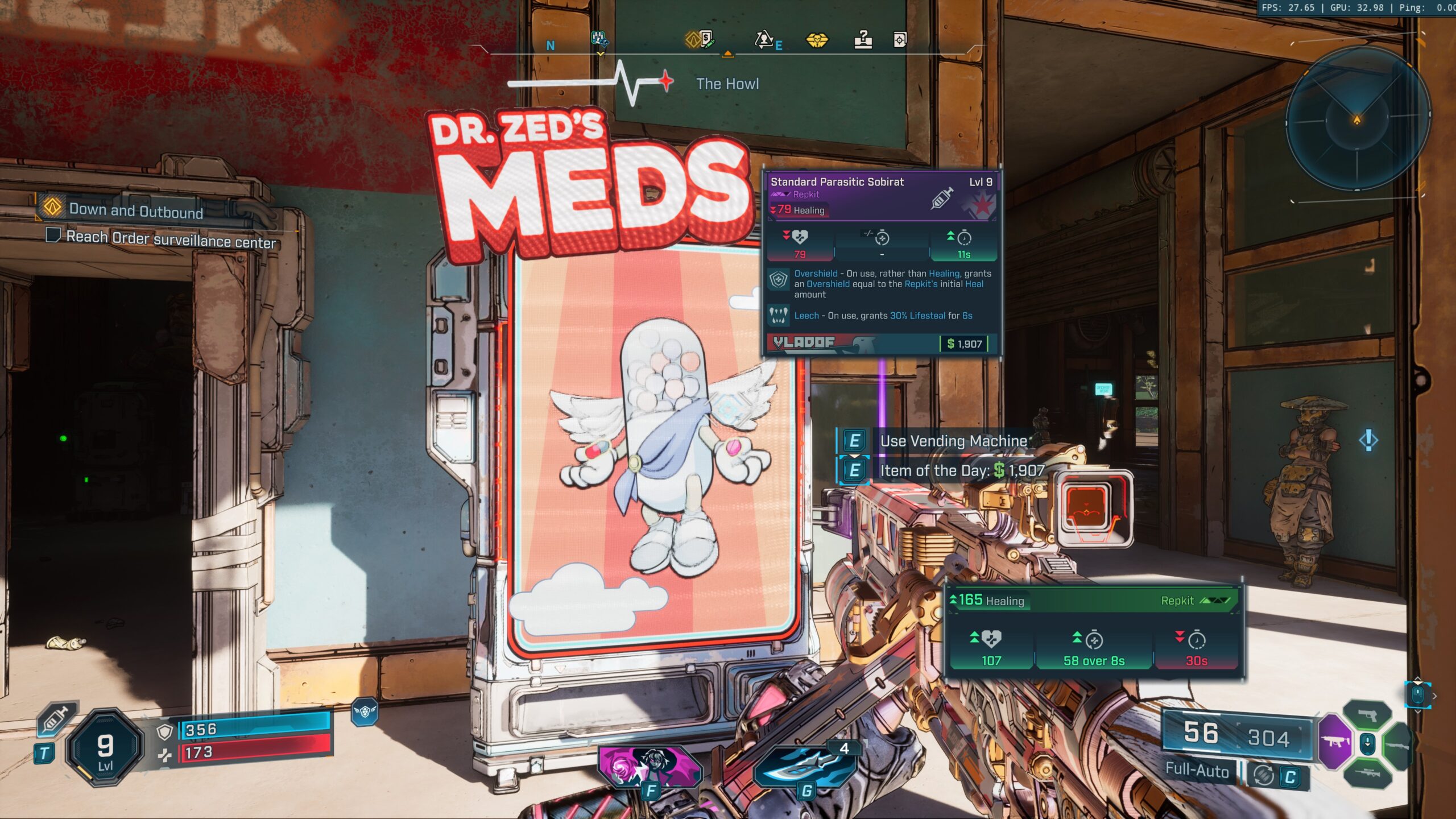
Task: Click the Leech fangs icon on the item card
Action: tap(779, 316)
